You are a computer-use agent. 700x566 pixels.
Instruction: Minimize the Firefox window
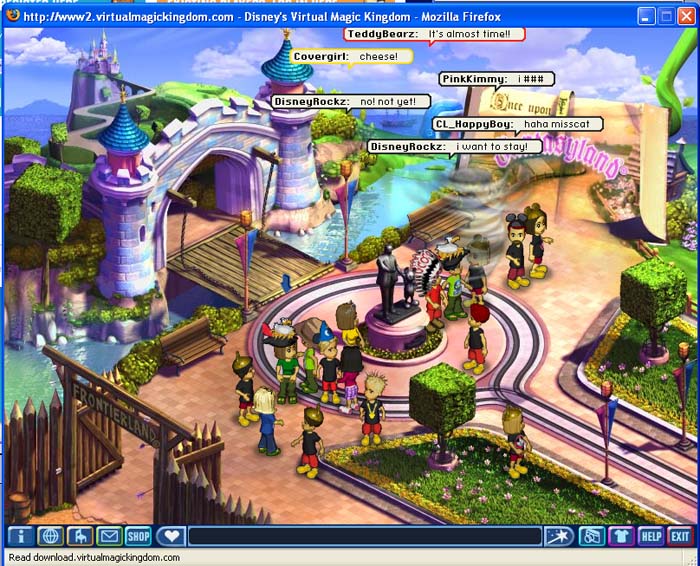pyautogui.click(x=645, y=16)
